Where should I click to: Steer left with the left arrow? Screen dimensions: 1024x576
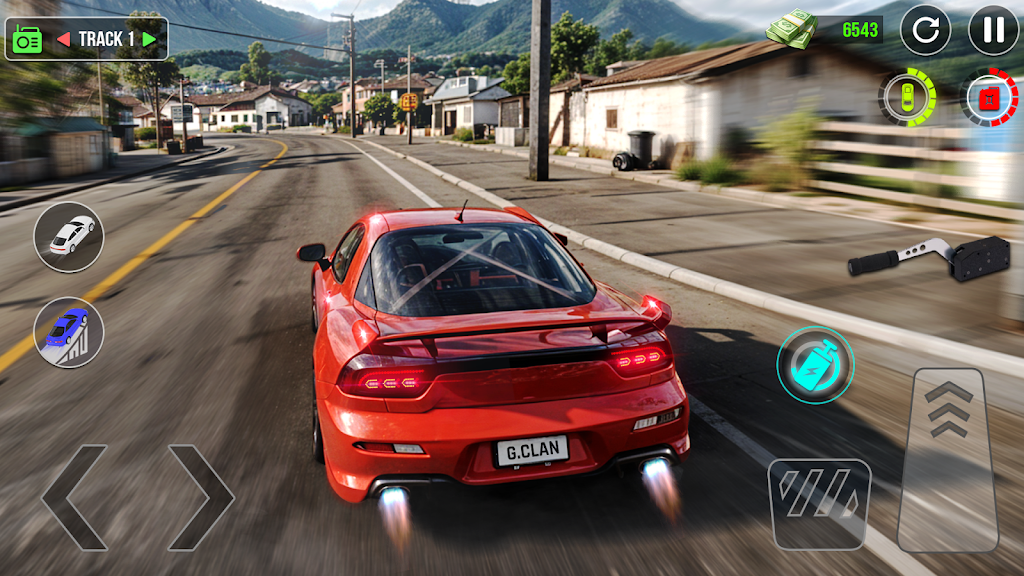coord(74,497)
